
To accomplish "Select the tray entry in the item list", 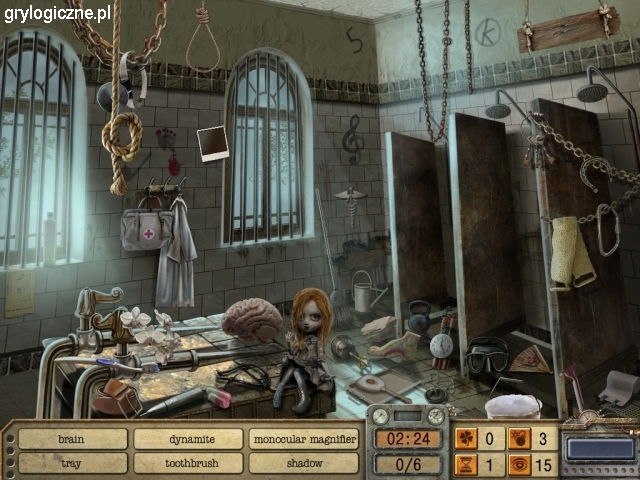I will (72, 463).
